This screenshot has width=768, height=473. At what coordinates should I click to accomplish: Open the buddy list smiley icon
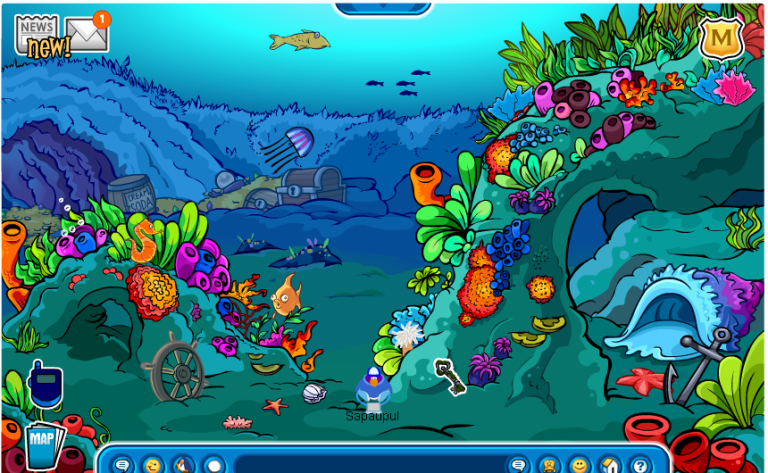[579, 465]
